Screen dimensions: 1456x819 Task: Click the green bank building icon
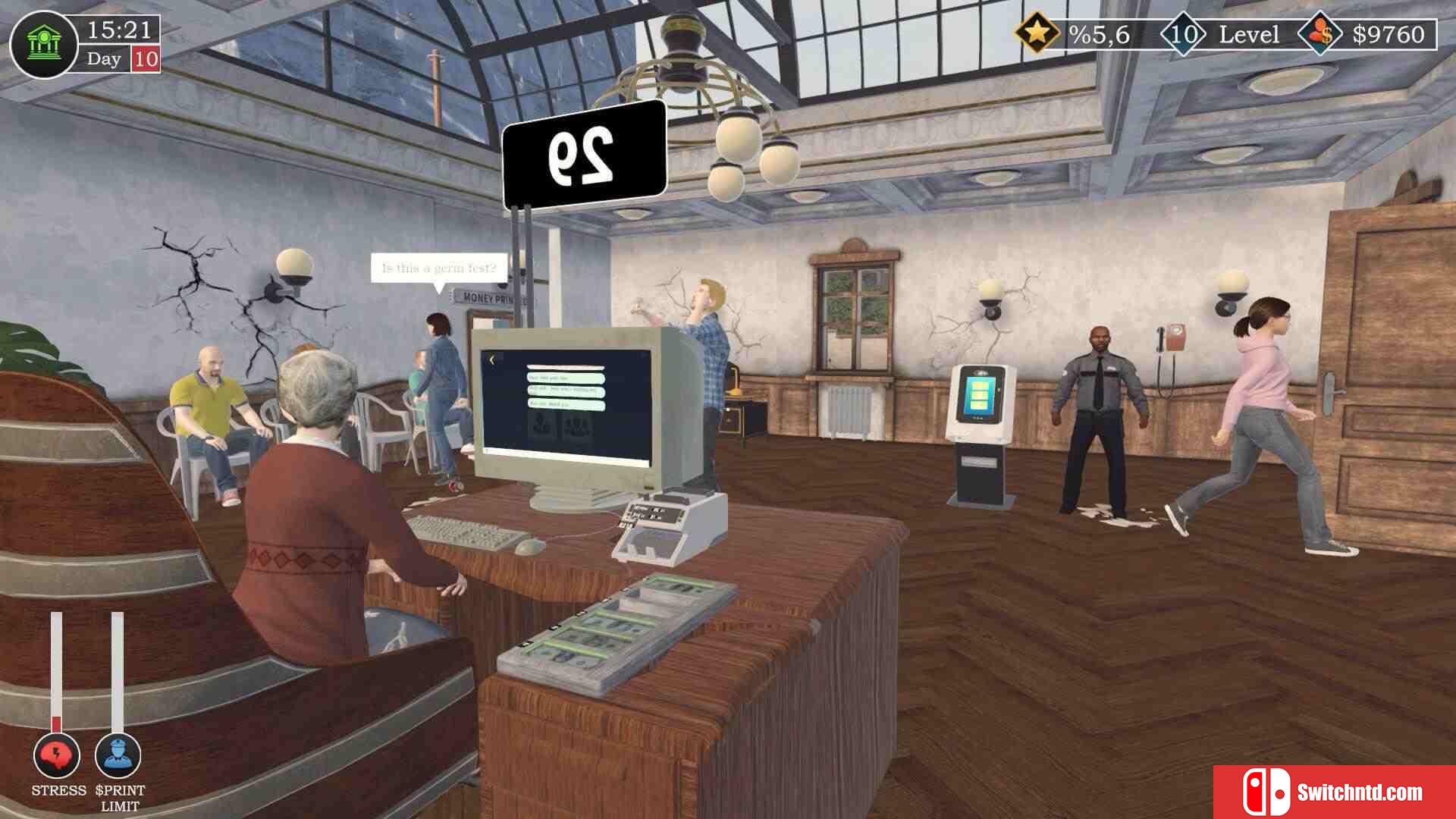click(43, 45)
